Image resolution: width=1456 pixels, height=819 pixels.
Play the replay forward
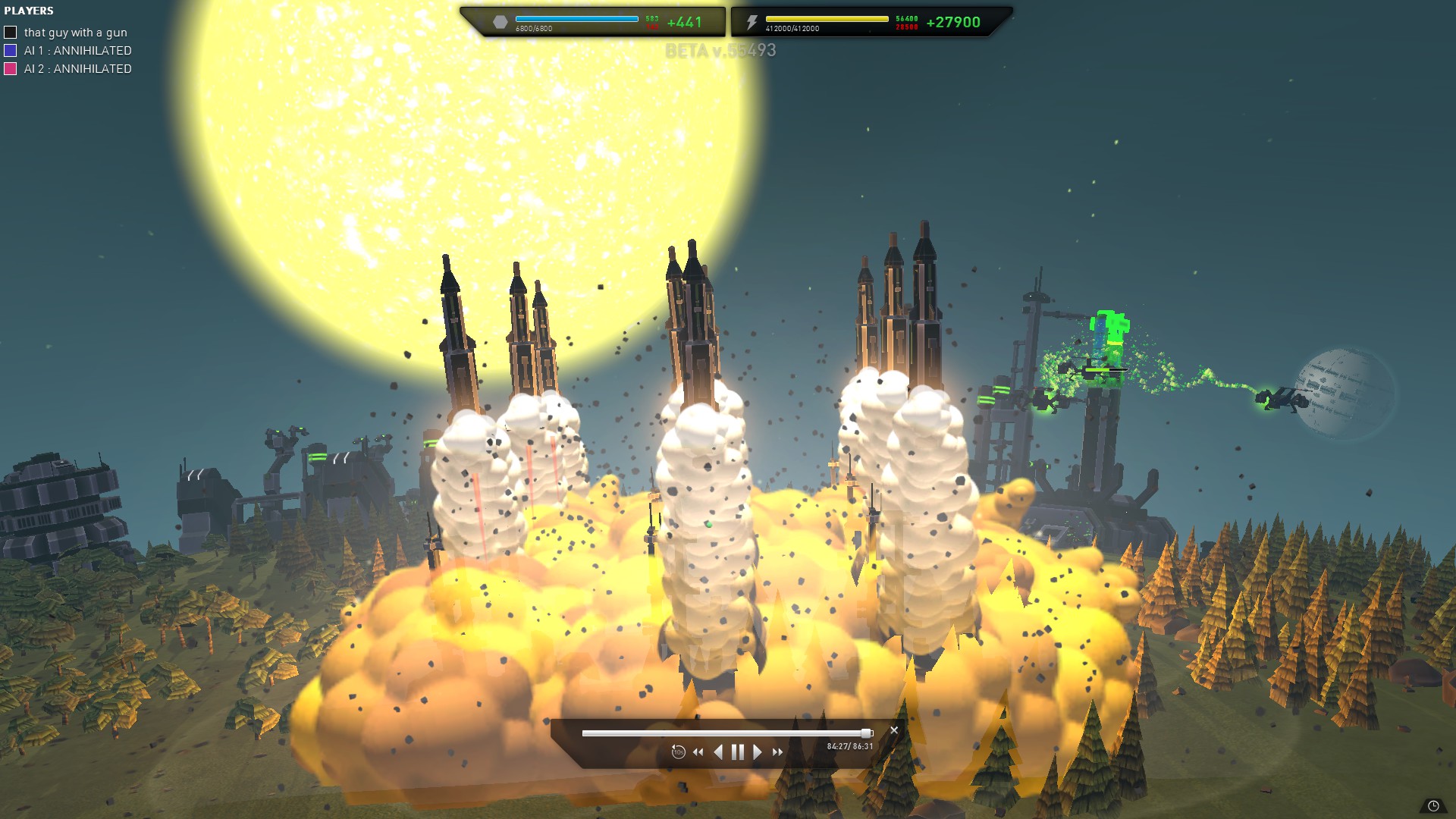[757, 752]
